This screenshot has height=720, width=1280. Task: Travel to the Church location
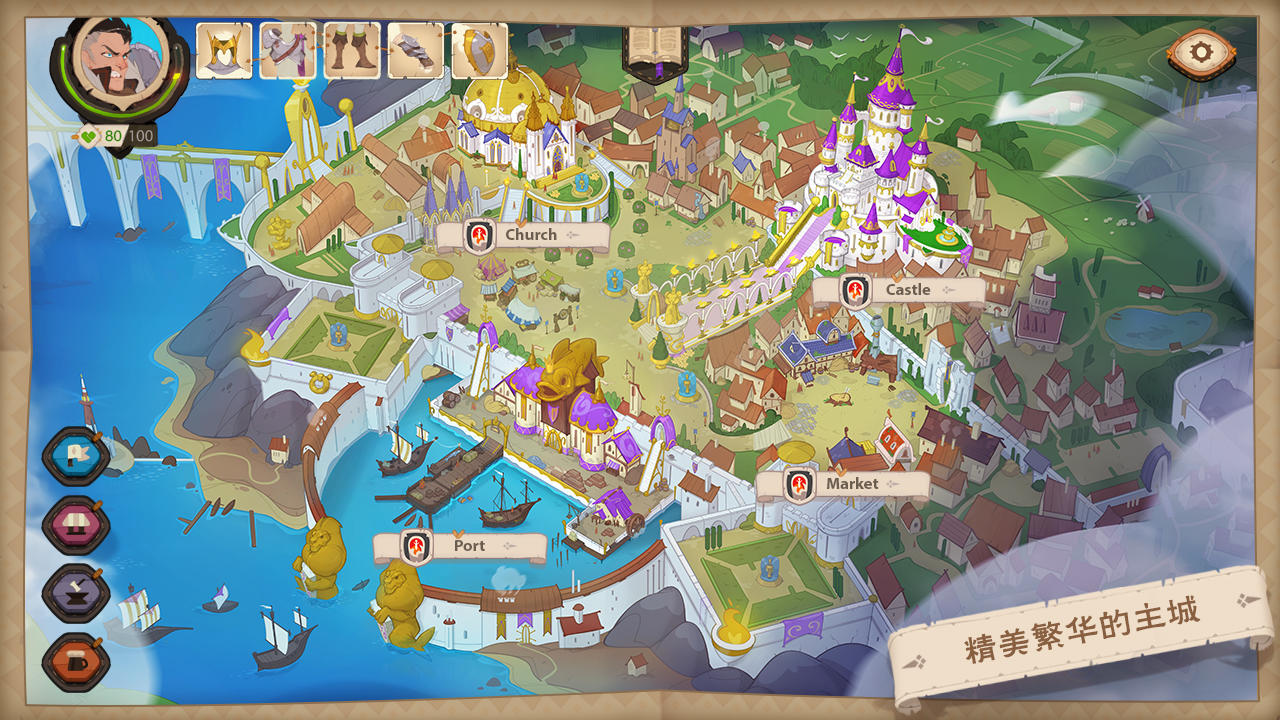pyautogui.click(x=522, y=236)
